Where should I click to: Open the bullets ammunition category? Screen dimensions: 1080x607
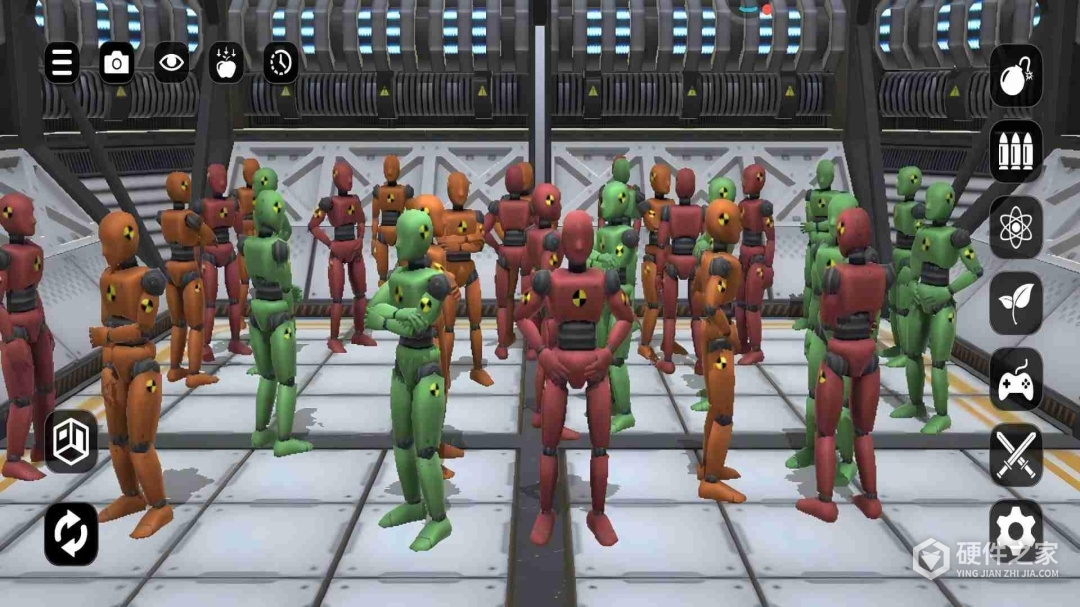pyautogui.click(x=1016, y=152)
